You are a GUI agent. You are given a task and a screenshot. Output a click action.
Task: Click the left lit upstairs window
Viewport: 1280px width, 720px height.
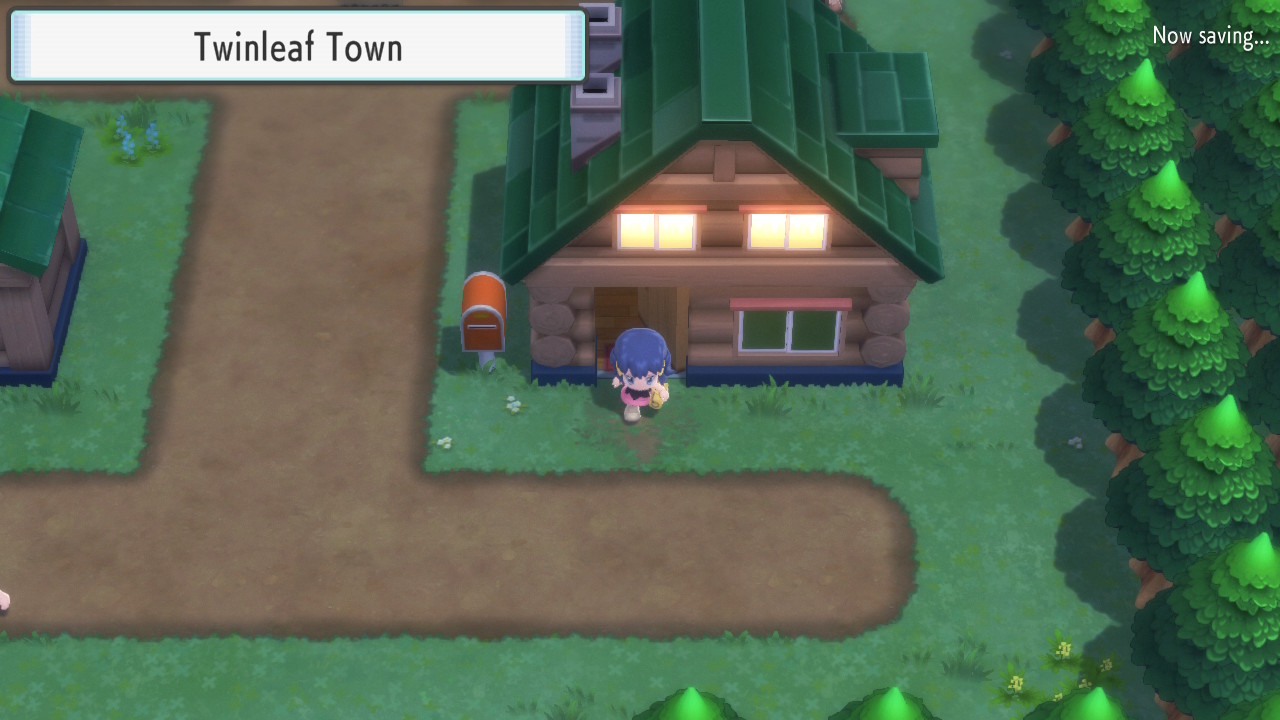click(655, 230)
